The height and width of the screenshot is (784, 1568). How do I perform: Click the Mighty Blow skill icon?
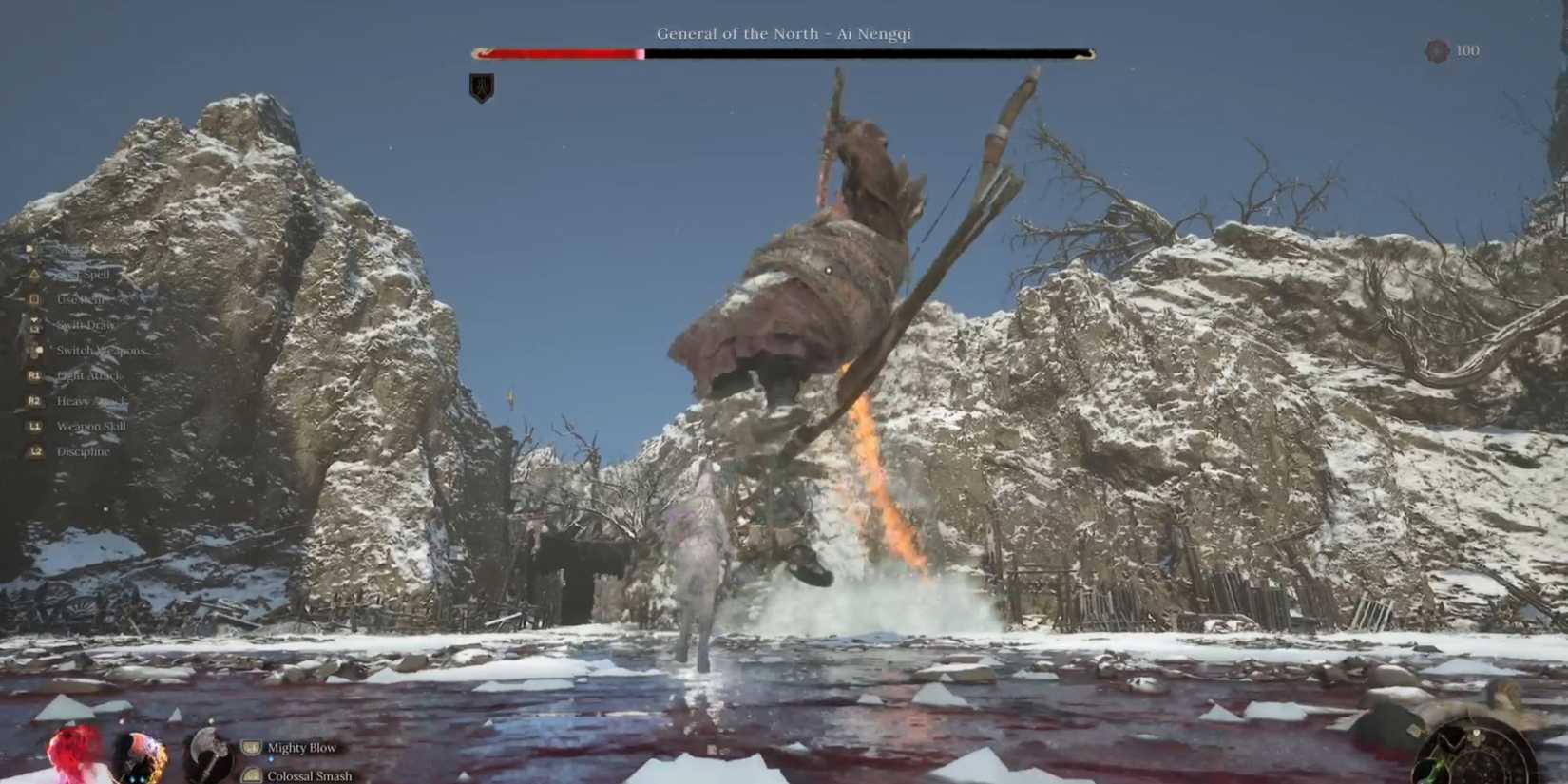coord(251,748)
